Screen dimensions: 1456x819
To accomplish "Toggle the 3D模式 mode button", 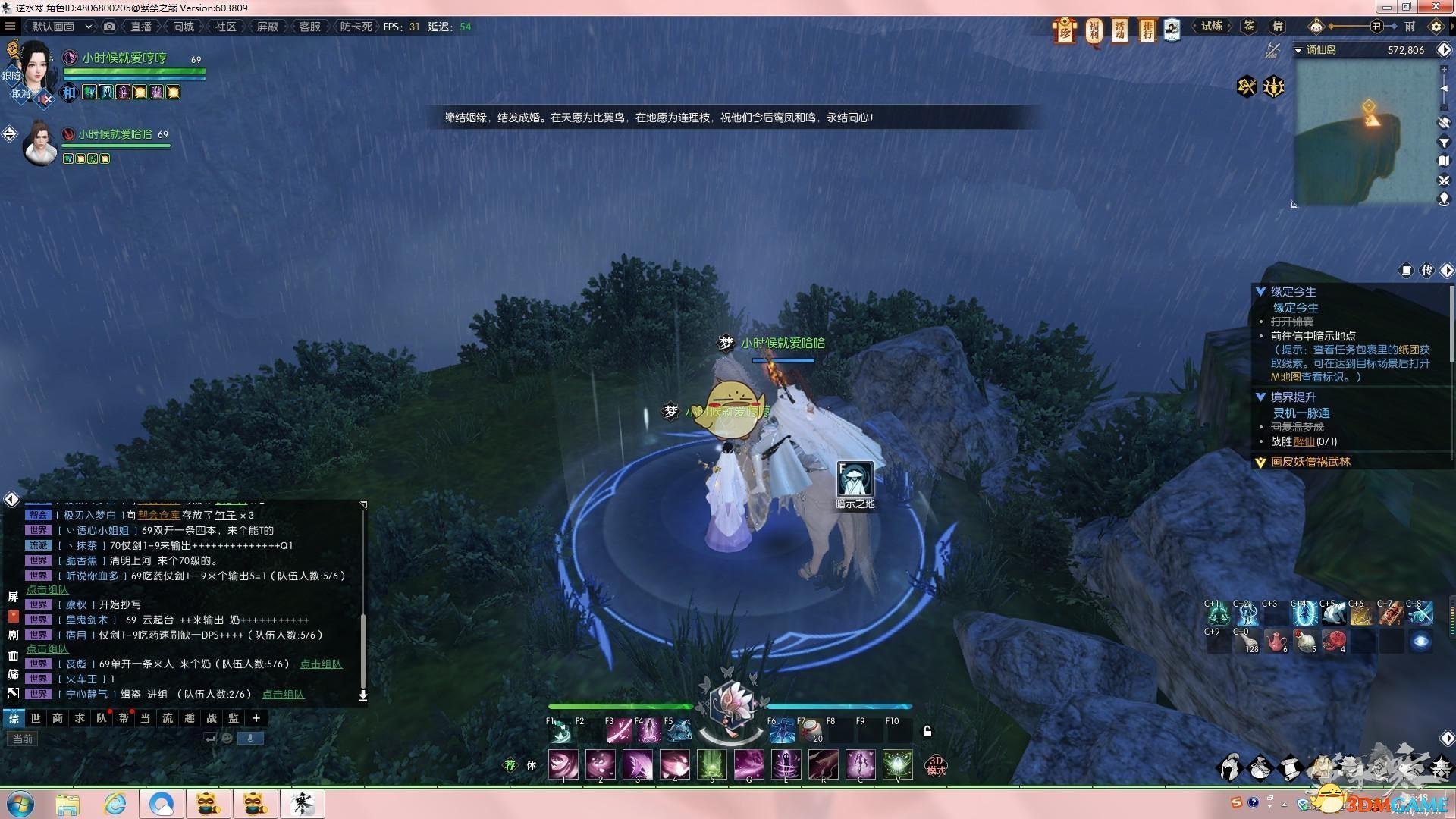I will tap(937, 765).
